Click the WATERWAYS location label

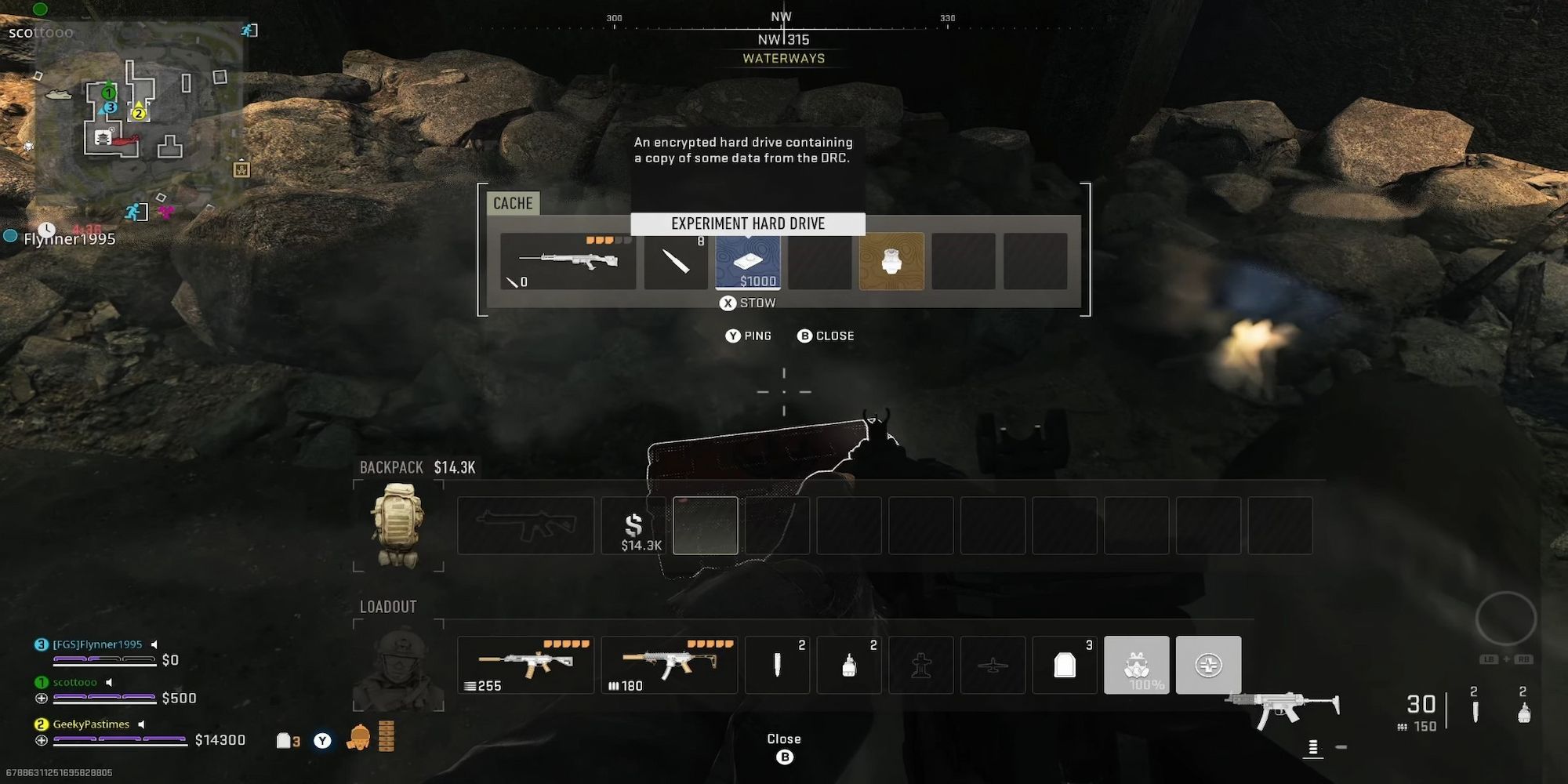(783, 58)
